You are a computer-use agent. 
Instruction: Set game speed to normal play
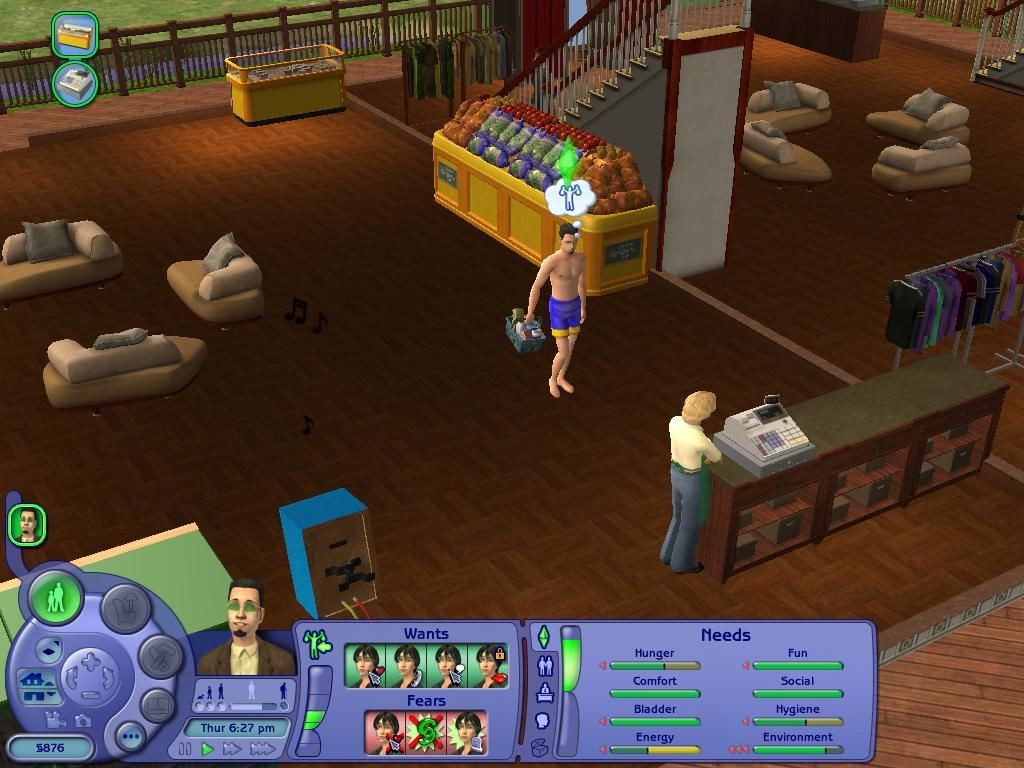208,748
